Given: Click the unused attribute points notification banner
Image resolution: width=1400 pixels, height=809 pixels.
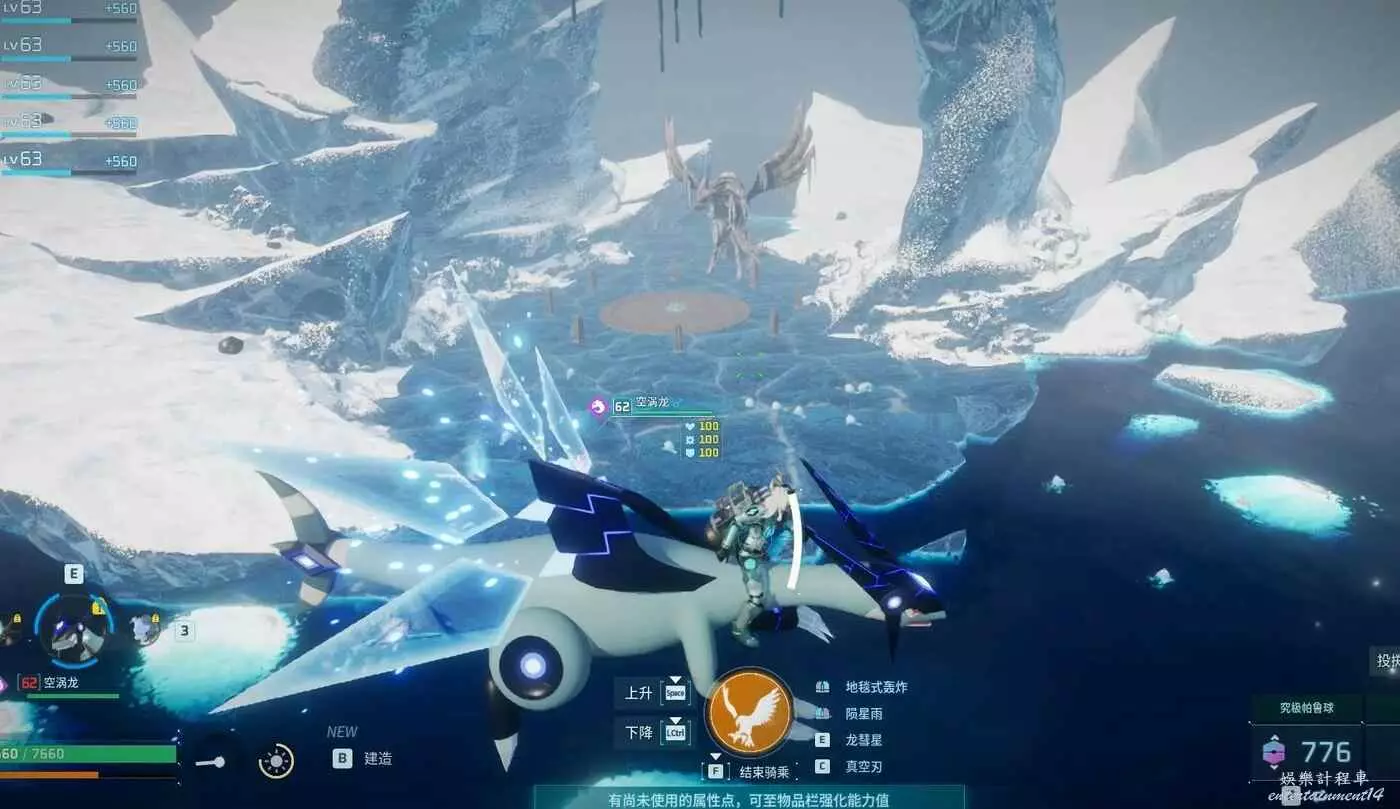Looking at the screenshot, I should click(x=749, y=799).
